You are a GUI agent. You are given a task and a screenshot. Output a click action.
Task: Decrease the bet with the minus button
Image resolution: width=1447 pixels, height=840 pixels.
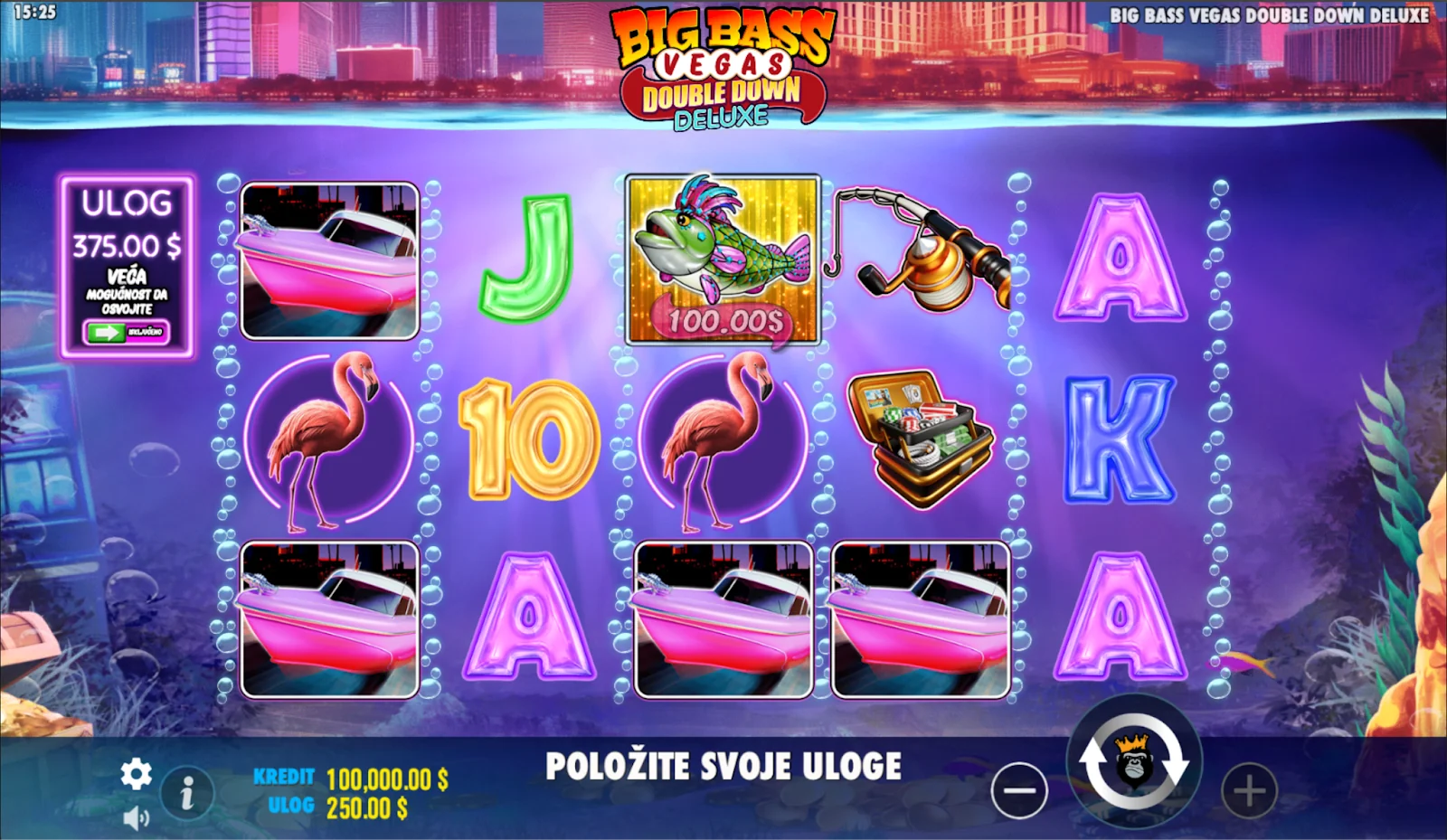1019,790
